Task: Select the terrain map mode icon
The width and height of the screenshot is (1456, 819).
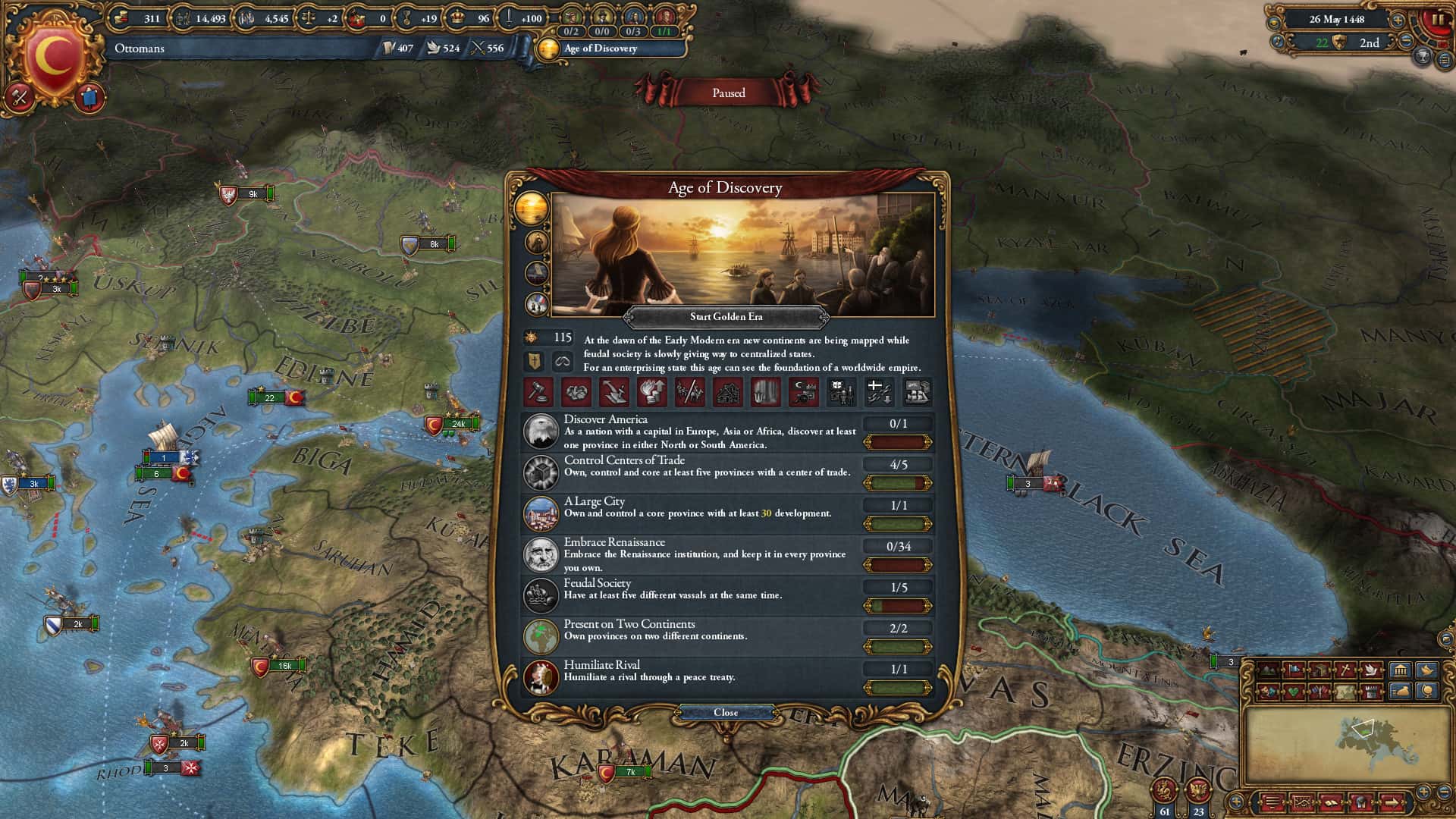Action: [1266, 668]
